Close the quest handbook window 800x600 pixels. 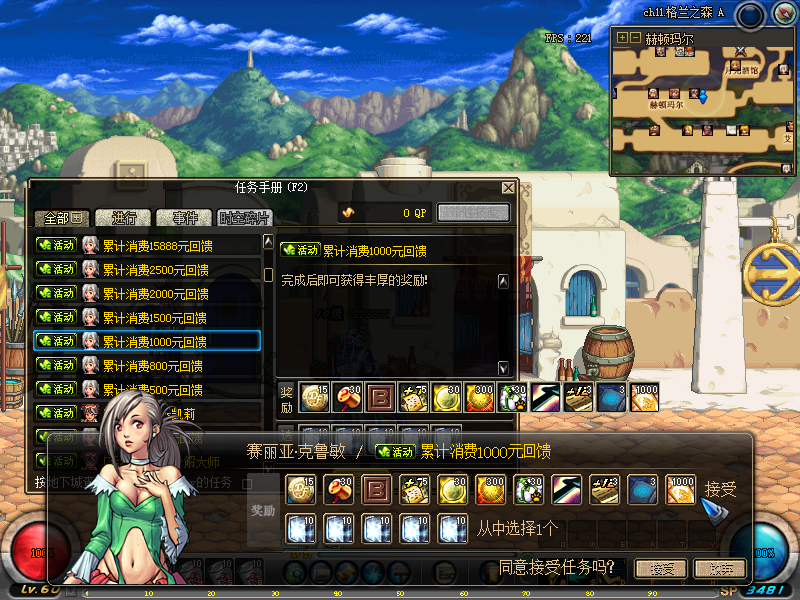pyautogui.click(x=508, y=187)
